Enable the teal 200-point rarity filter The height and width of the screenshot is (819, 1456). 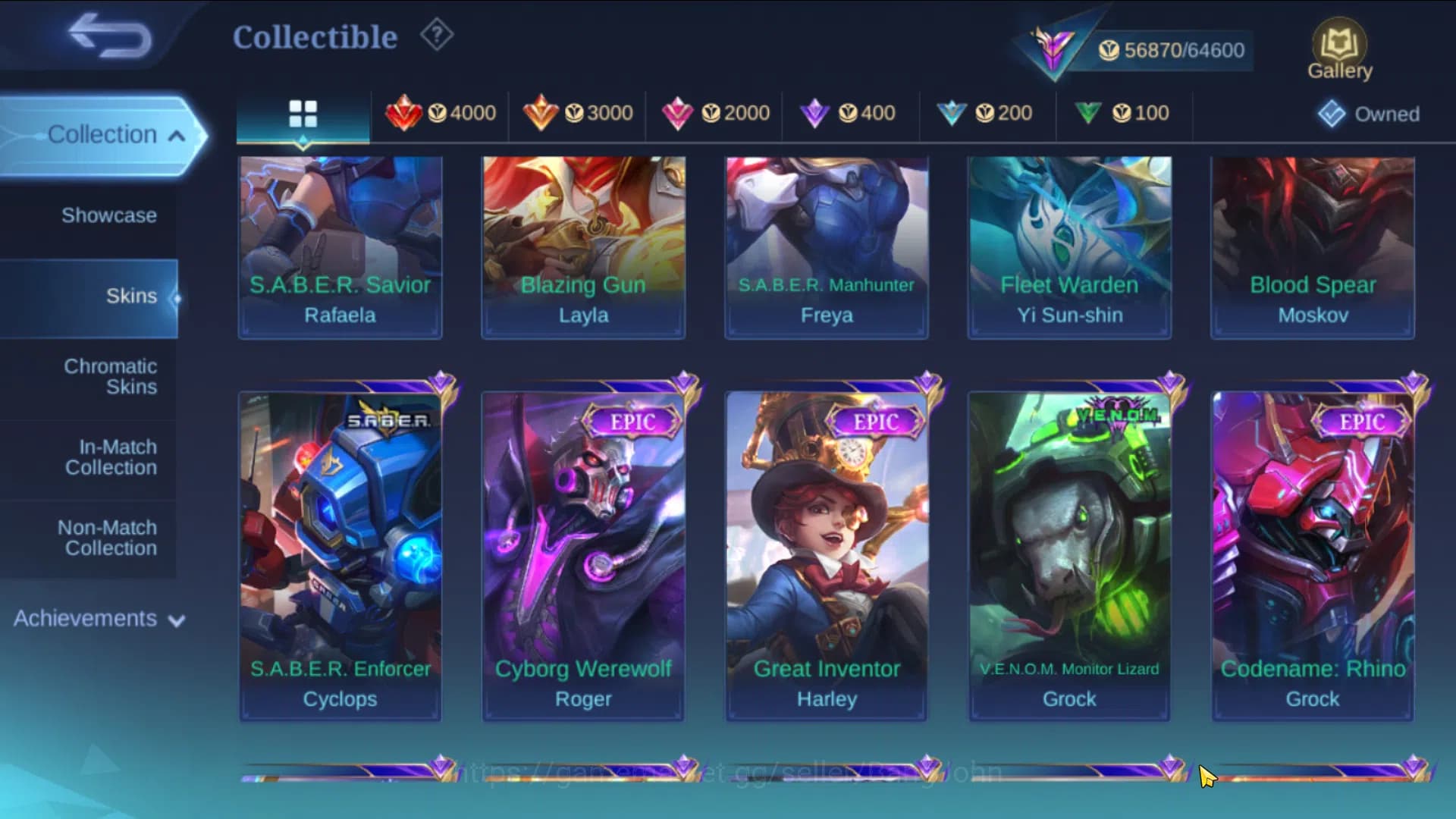[x=987, y=112]
